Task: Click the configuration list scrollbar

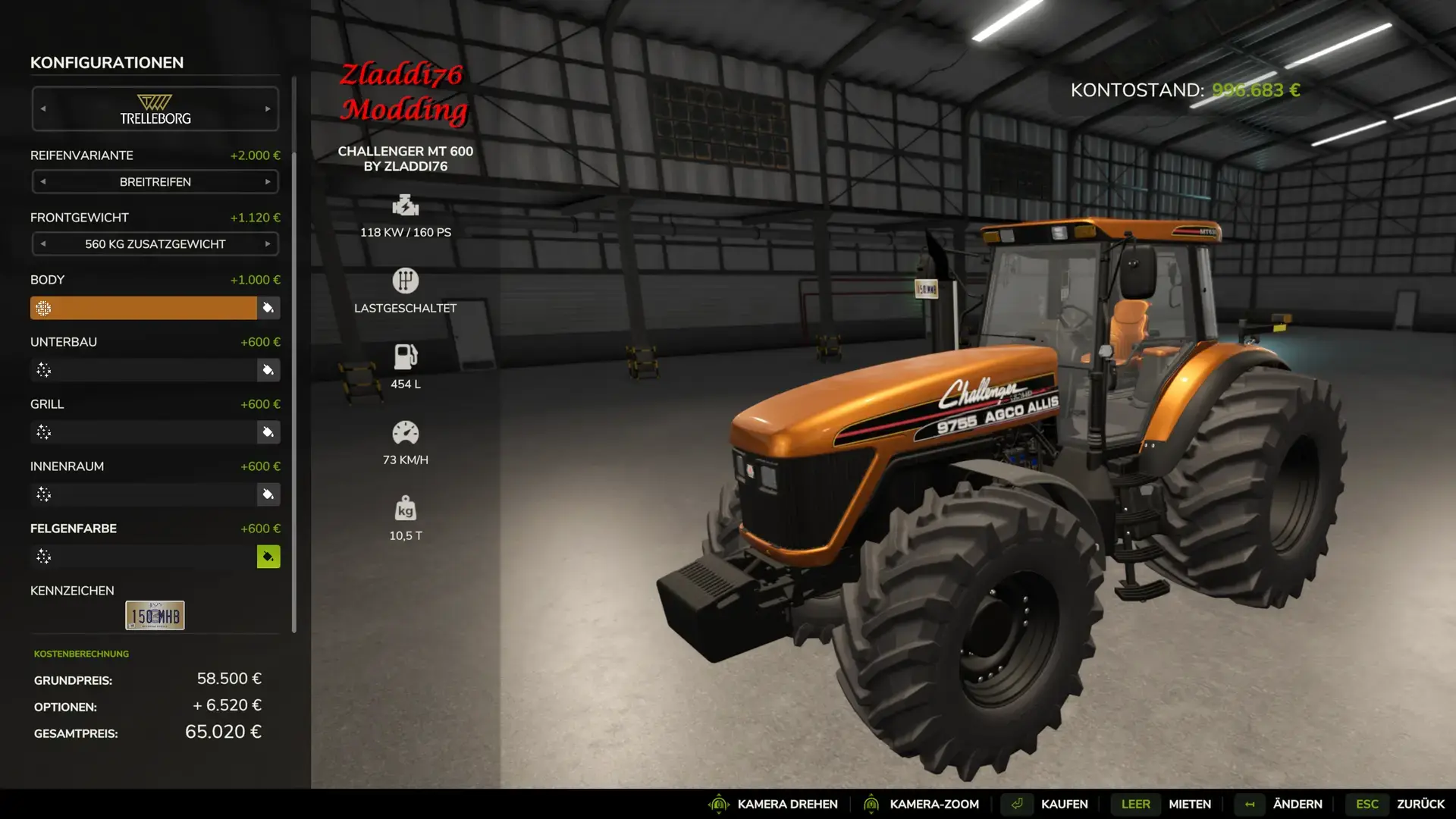Action: pyautogui.click(x=293, y=356)
